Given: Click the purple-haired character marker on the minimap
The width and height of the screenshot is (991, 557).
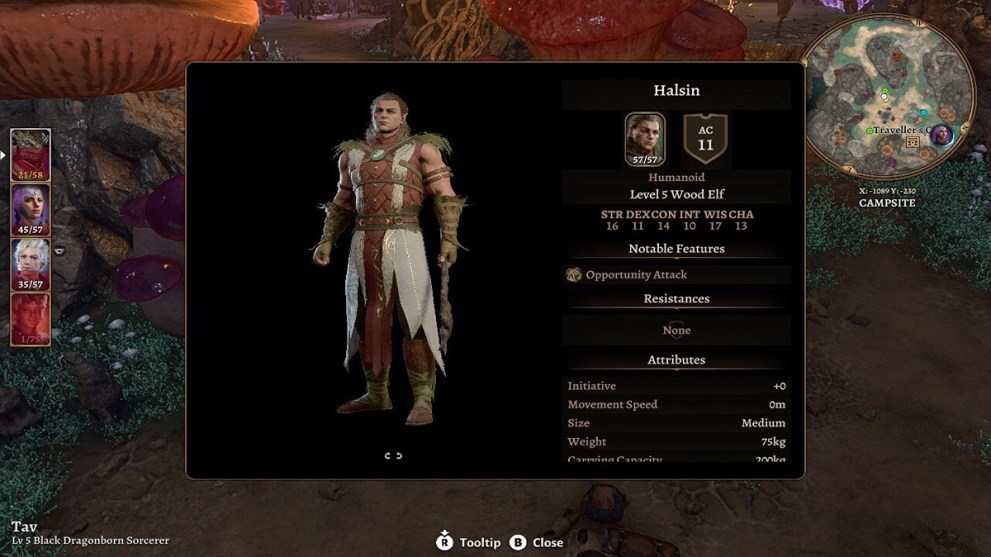Looking at the screenshot, I should tap(940, 136).
